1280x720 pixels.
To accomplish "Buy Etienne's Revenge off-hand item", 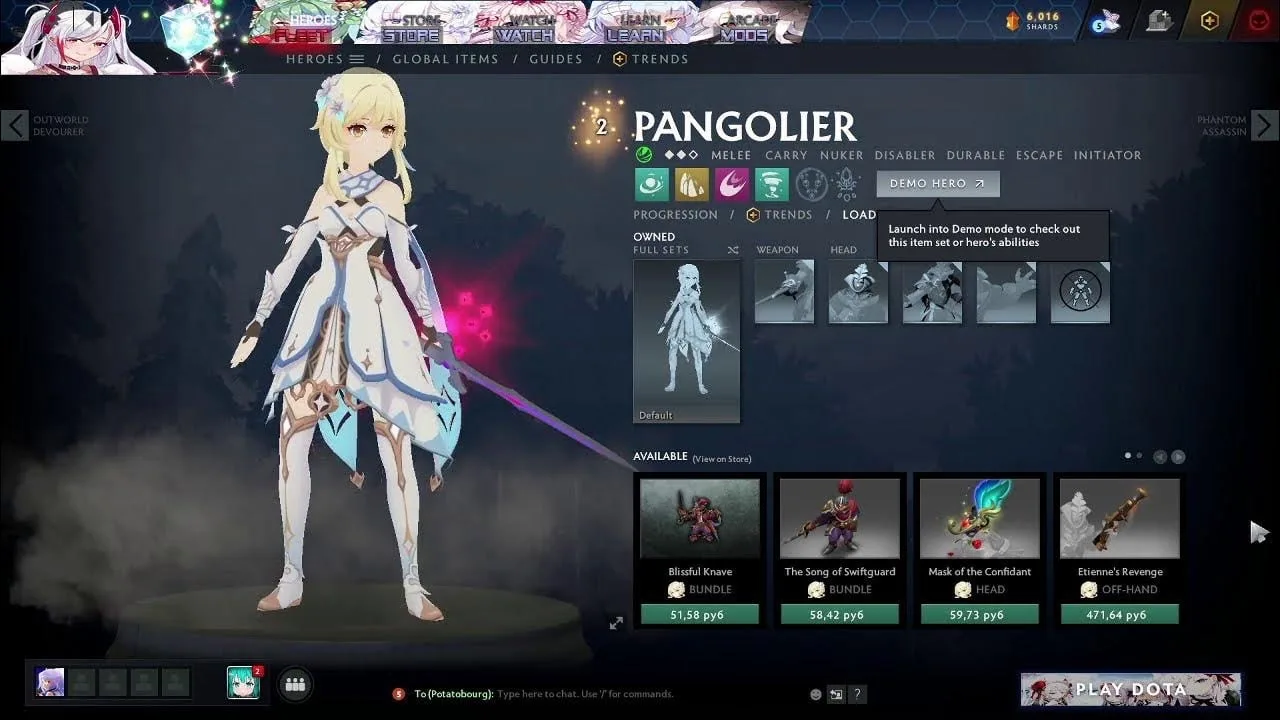I will point(1120,615).
